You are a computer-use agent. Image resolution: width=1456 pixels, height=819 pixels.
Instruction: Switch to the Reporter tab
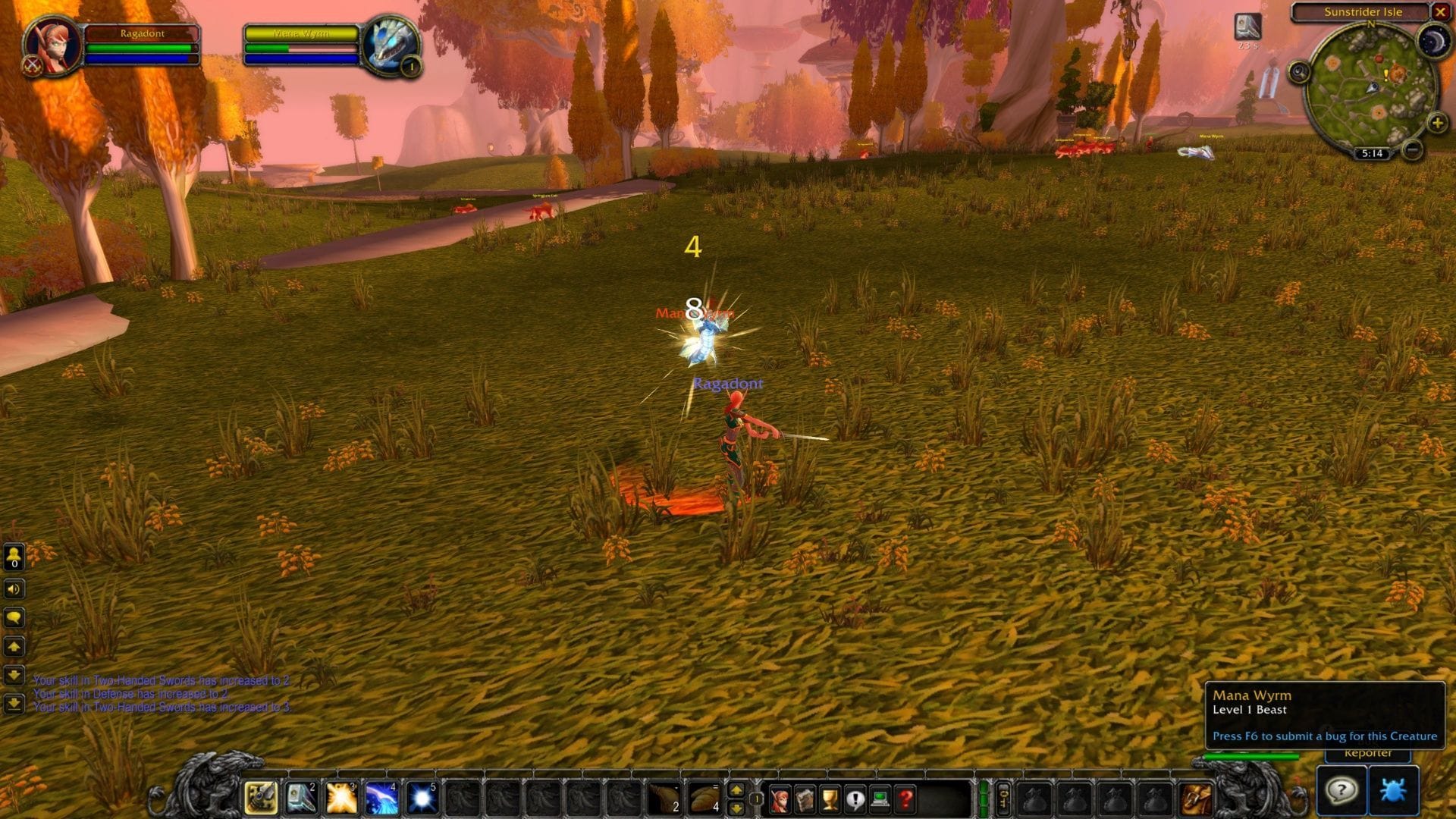pyautogui.click(x=1370, y=753)
